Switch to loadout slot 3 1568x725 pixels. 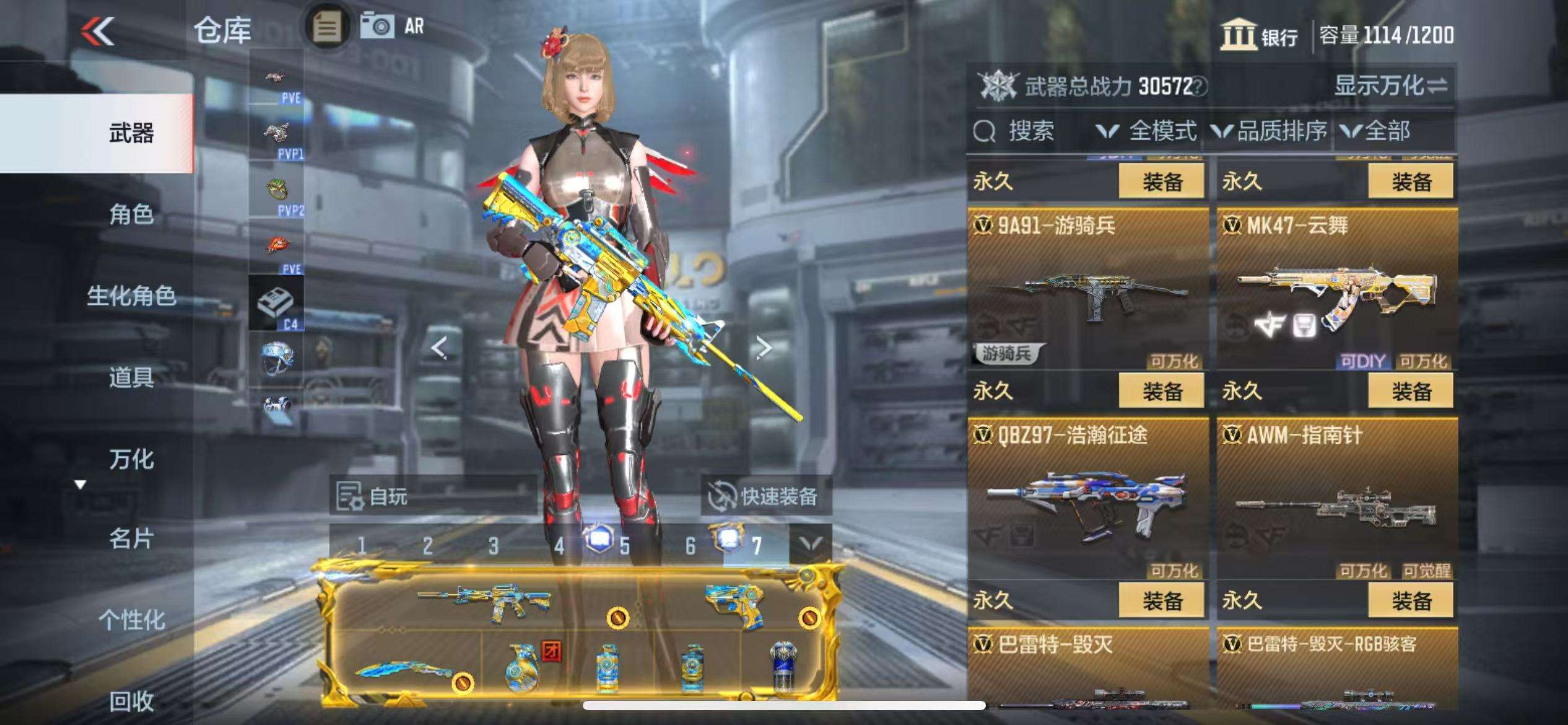(x=493, y=546)
